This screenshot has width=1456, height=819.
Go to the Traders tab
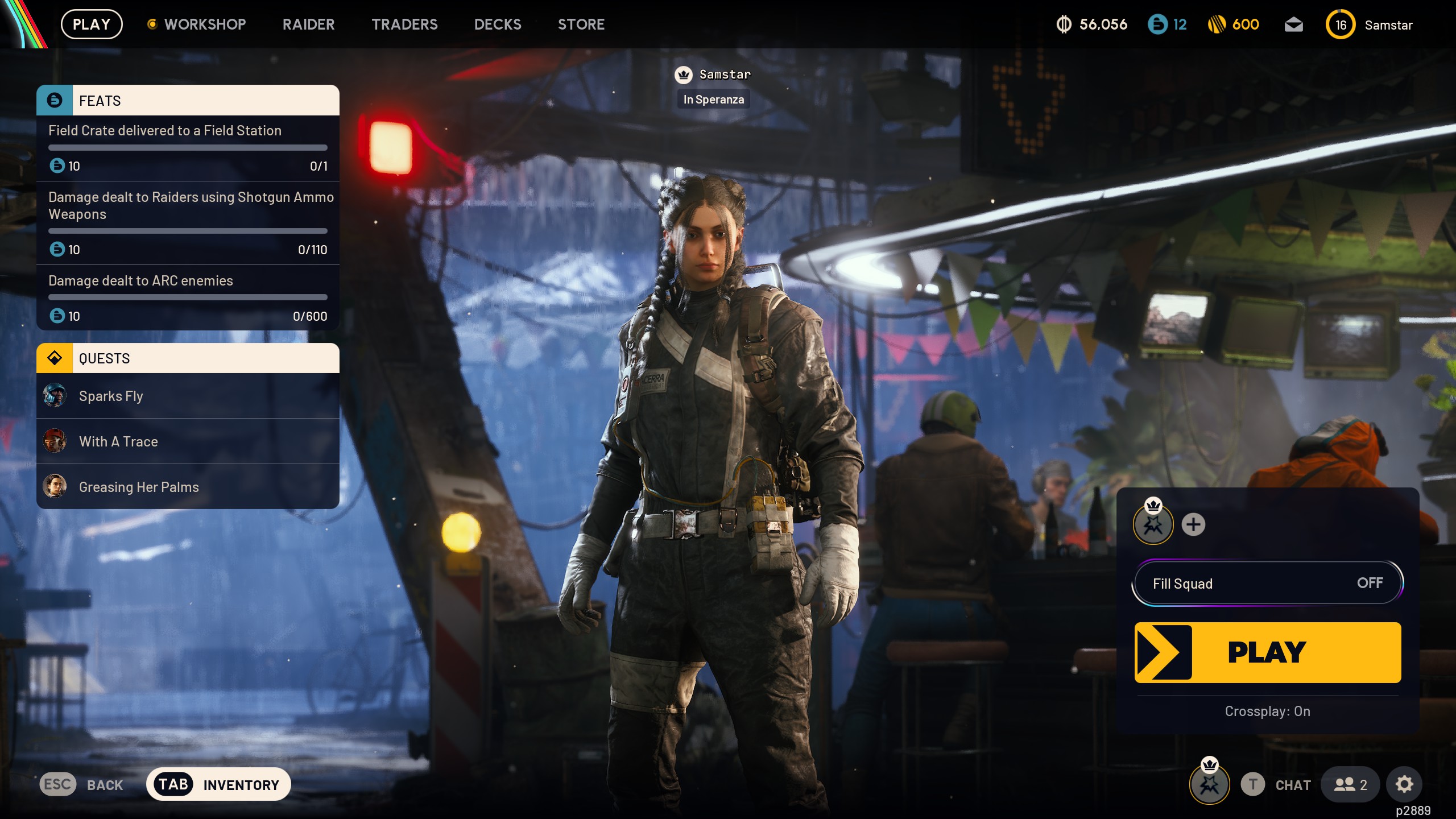coord(404,24)
